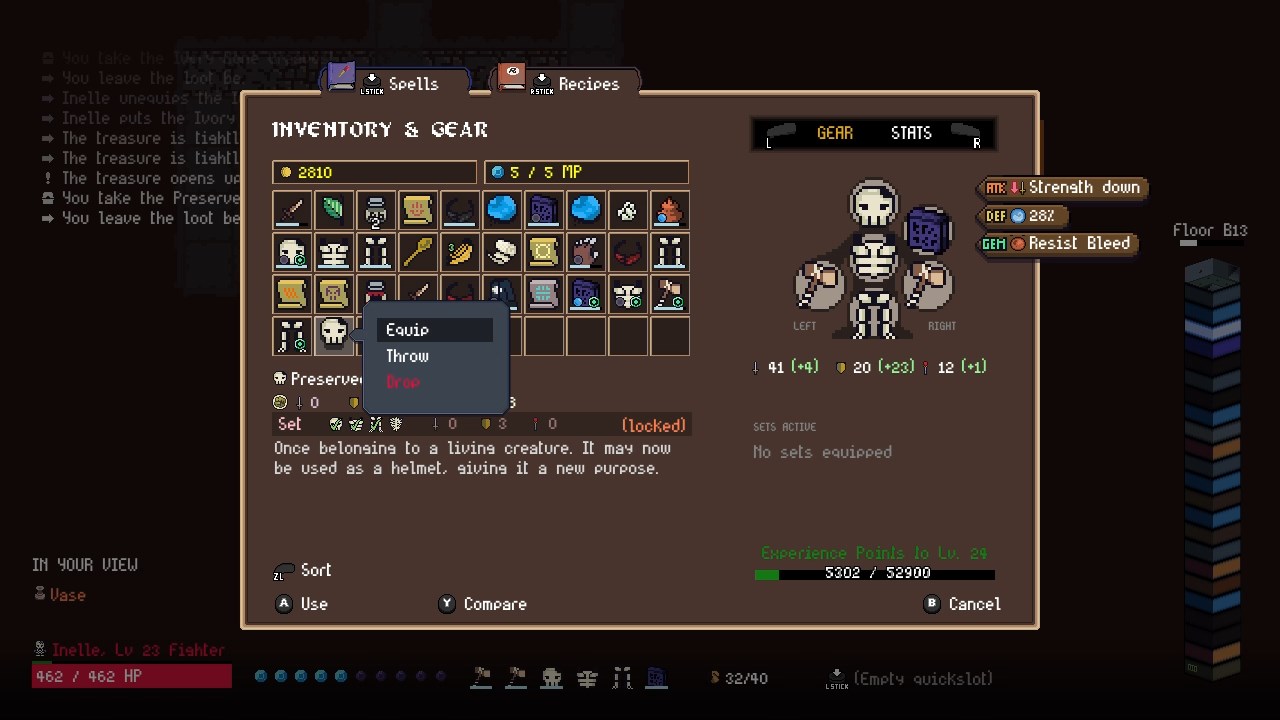Switch to the Spells tab
This screenshot has width=1280, height=720.
click(413, 84)
